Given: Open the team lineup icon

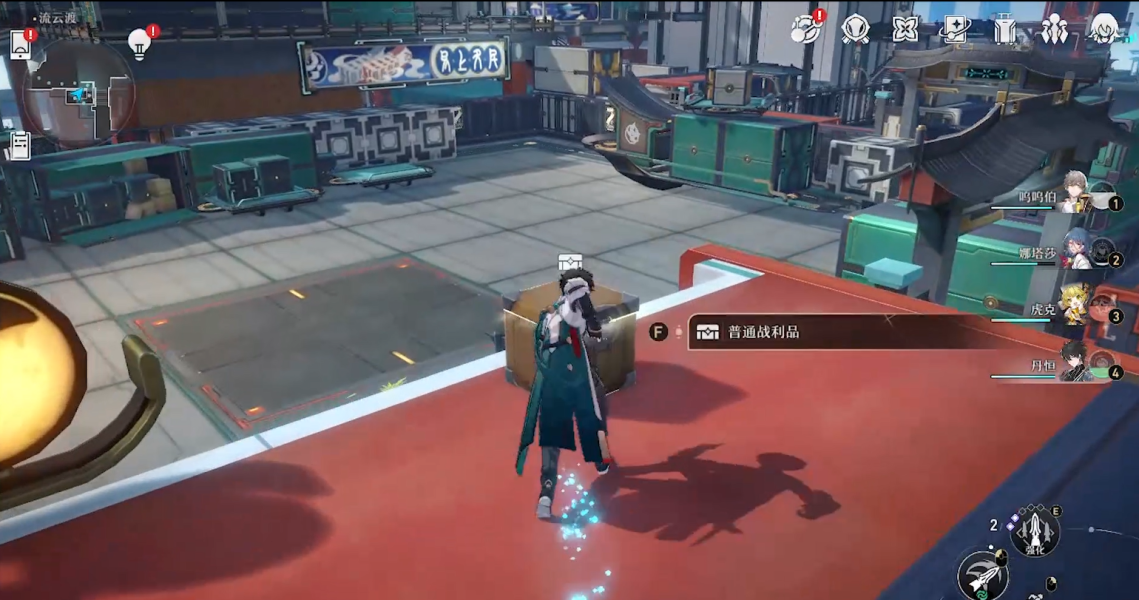Looking at the screenshot, I should click(1053, 30).
